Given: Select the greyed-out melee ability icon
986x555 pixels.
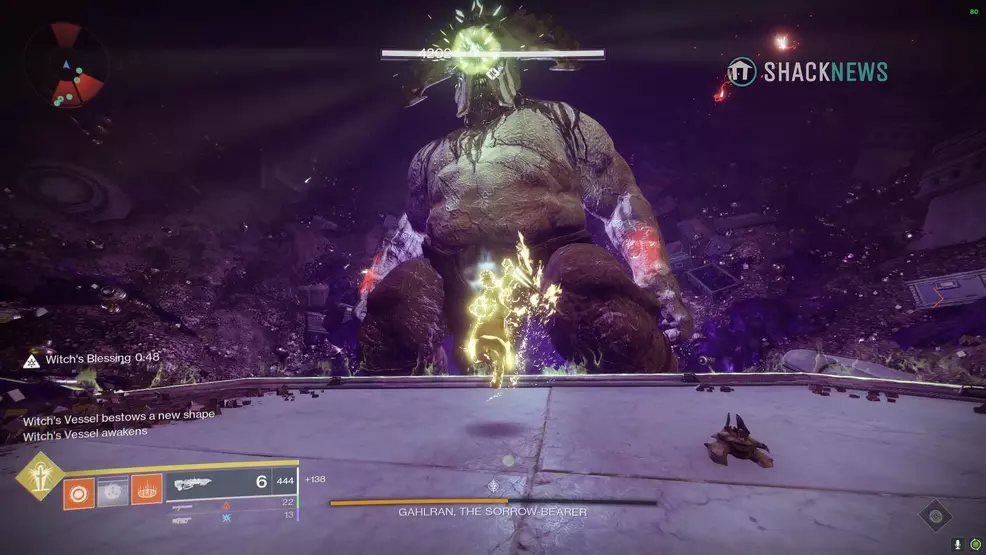Looking at the screenshot, I should 113,490.
